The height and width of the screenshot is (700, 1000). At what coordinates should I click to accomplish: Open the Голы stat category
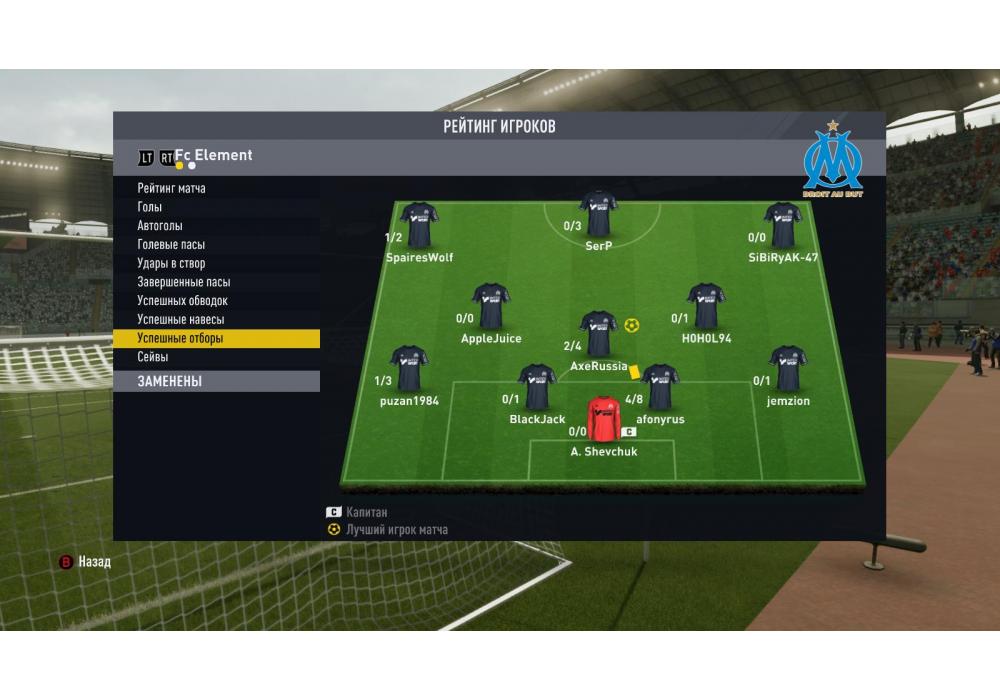tap(150, 207)
